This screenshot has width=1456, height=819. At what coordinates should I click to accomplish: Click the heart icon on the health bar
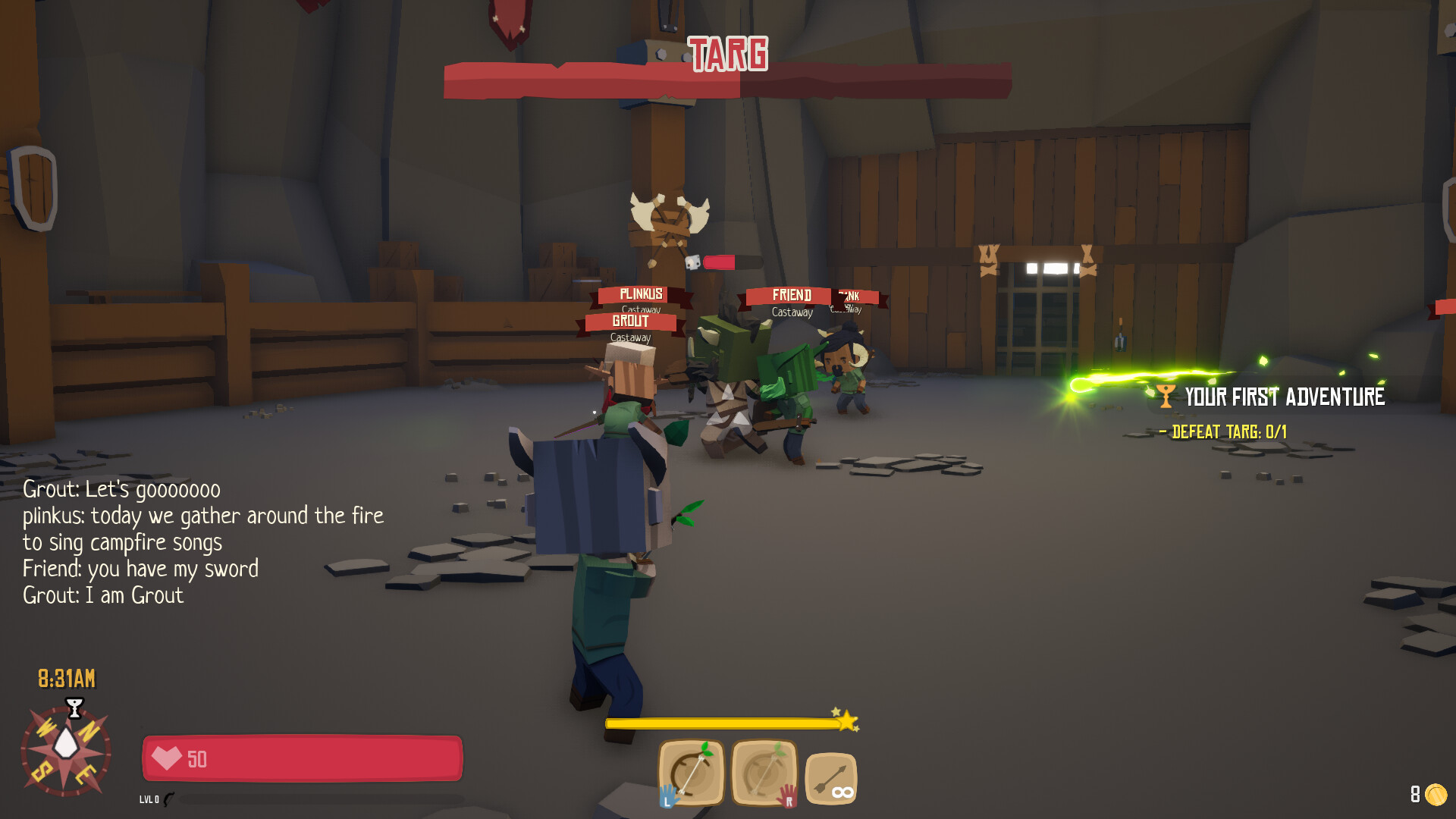click(167, 758)
